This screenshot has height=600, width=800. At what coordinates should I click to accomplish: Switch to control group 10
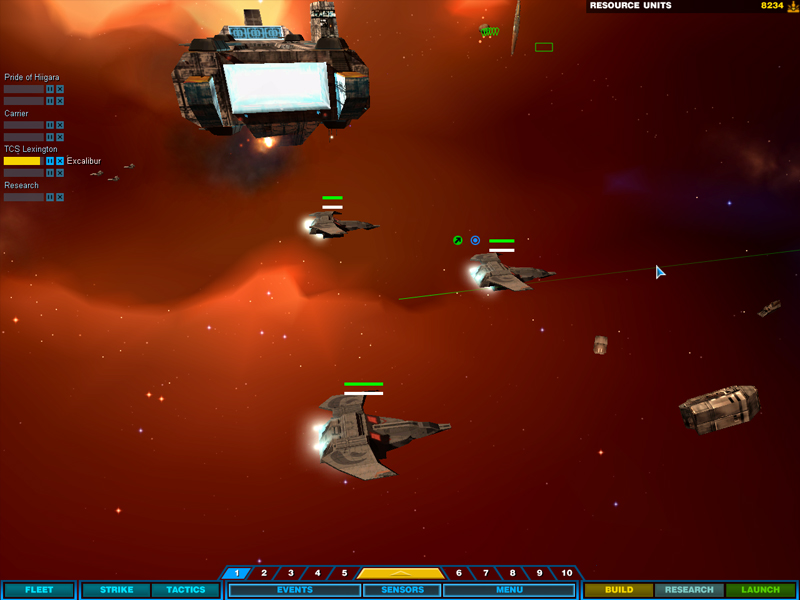tap(567, 573)
